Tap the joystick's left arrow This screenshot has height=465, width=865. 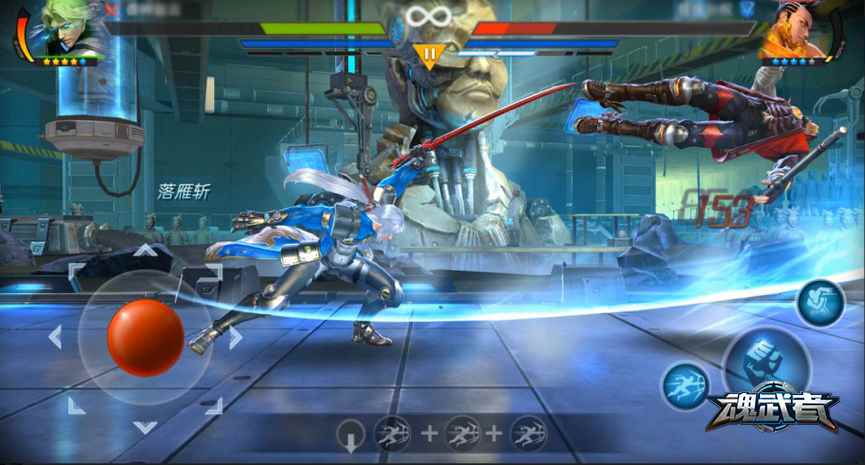click(x=55, y=337)
